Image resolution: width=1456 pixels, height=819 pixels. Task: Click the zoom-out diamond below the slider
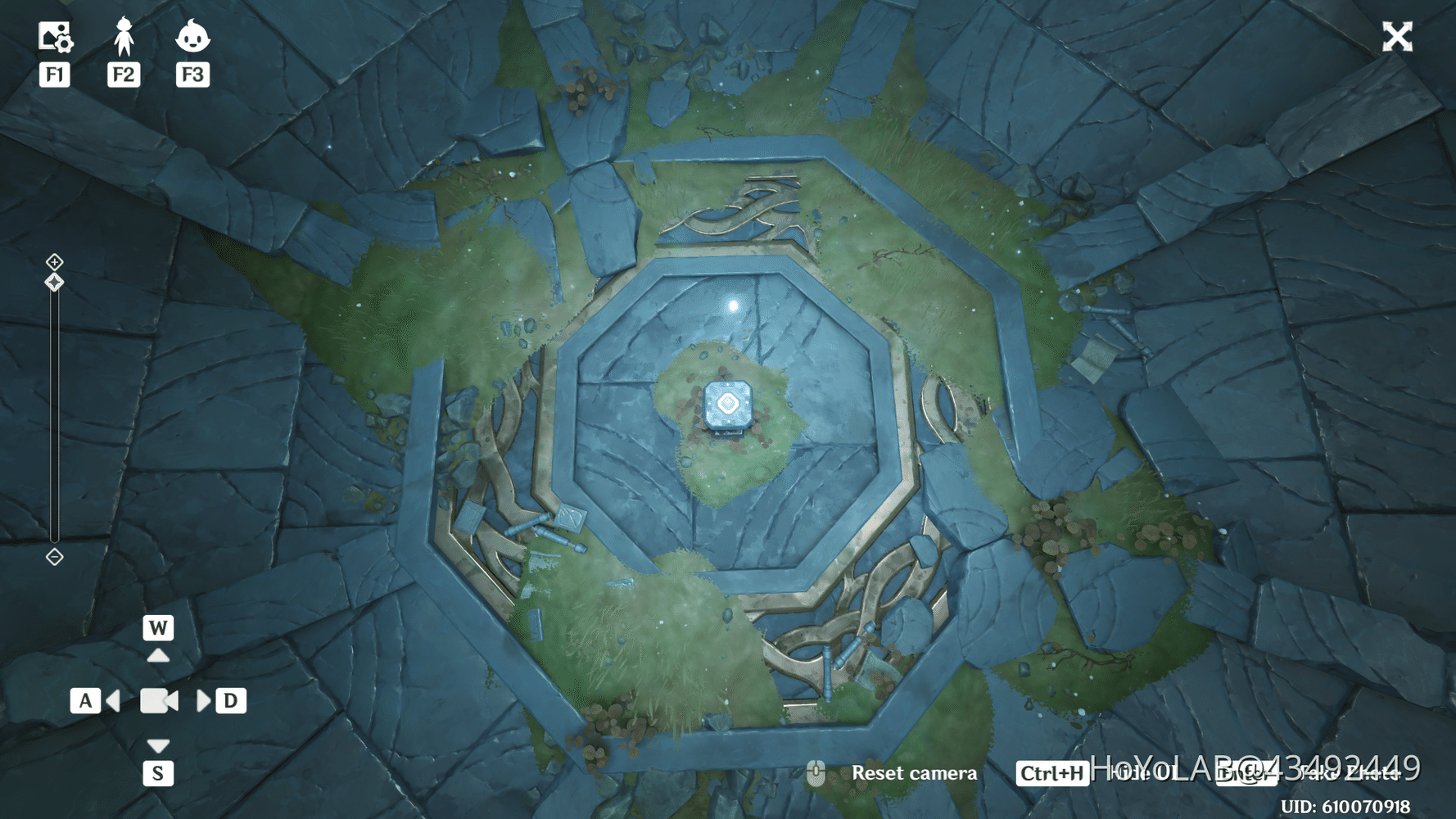[x=54, y=559]
